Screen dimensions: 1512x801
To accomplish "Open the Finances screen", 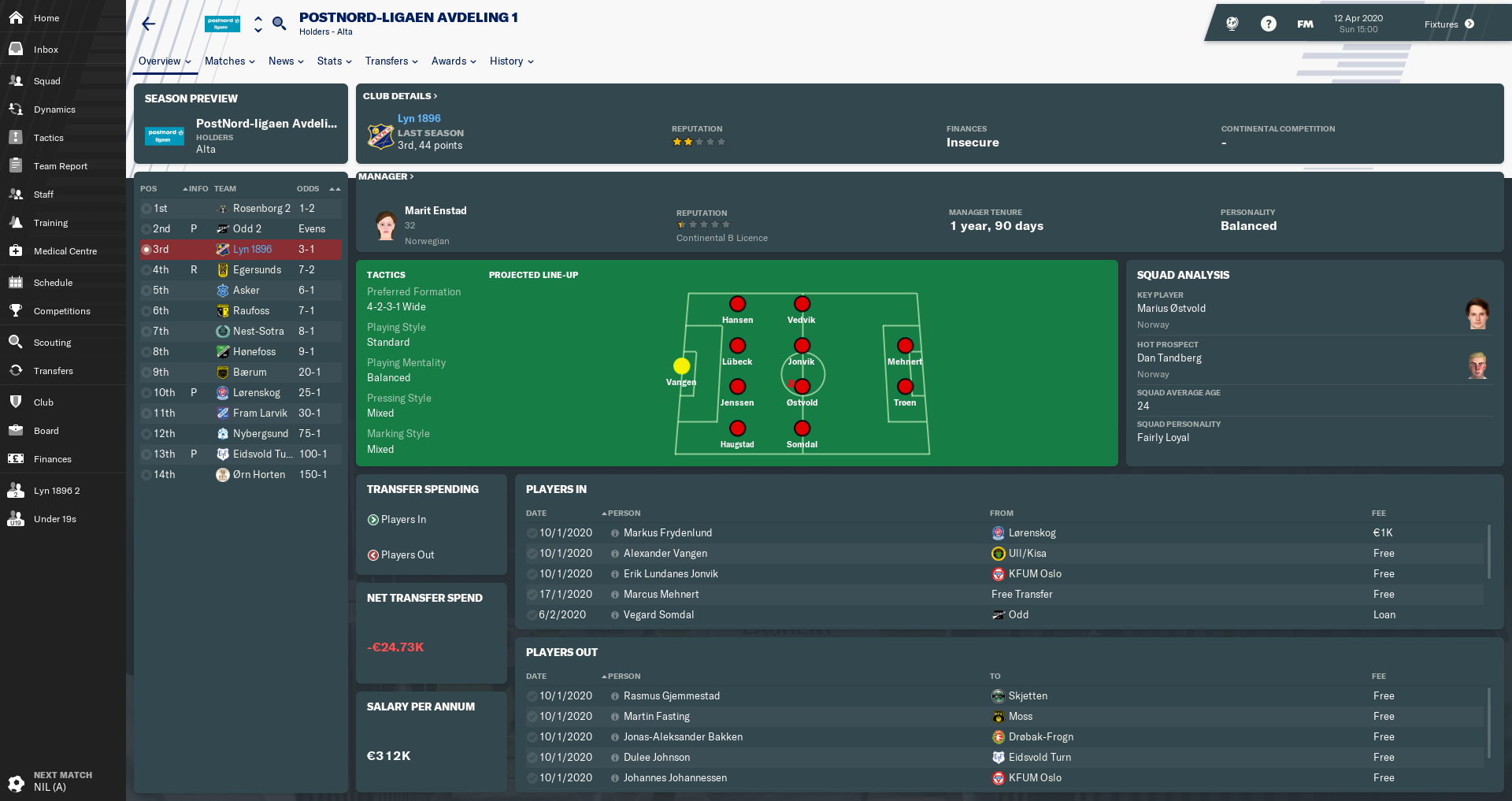I will point(52,459).
